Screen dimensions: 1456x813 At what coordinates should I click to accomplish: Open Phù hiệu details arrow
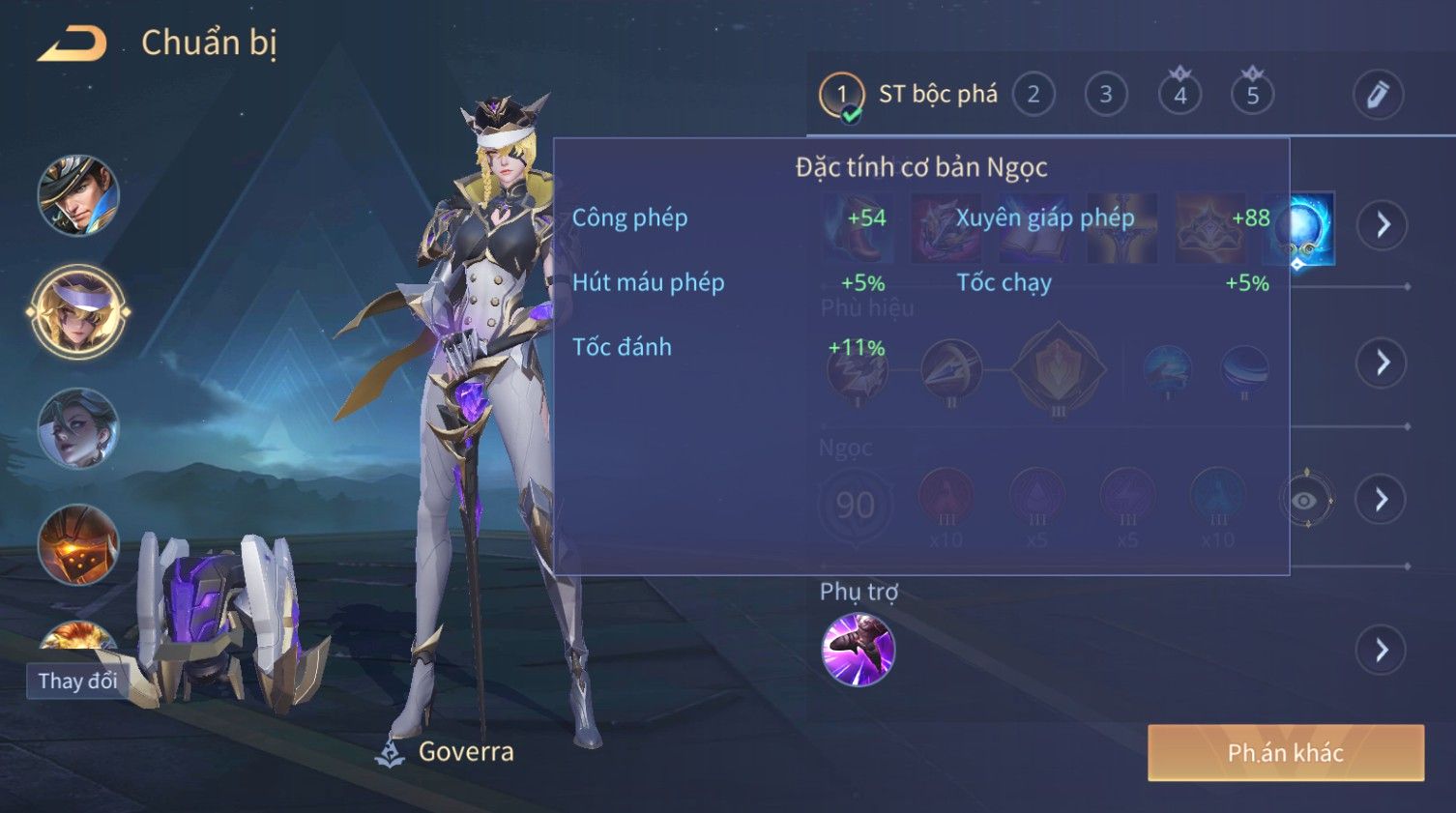(1383, 363)
